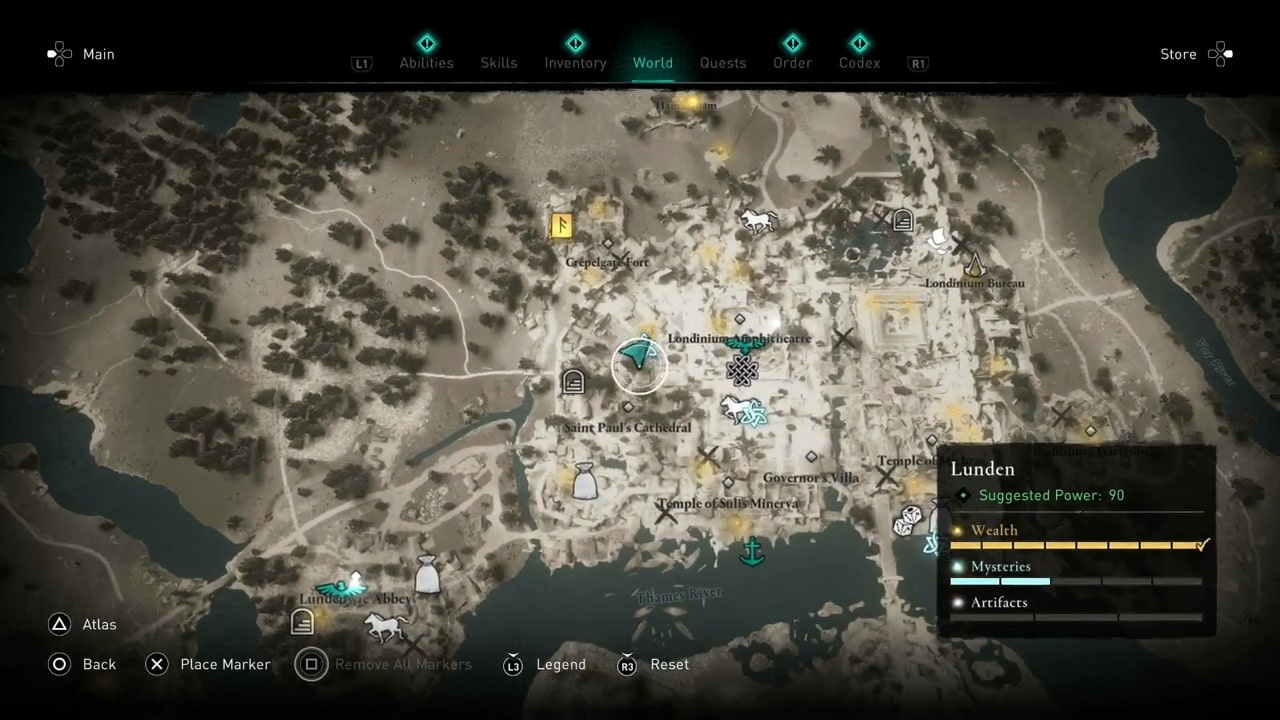Click the horse marker in northern Lunden

(x=758, y=220)
